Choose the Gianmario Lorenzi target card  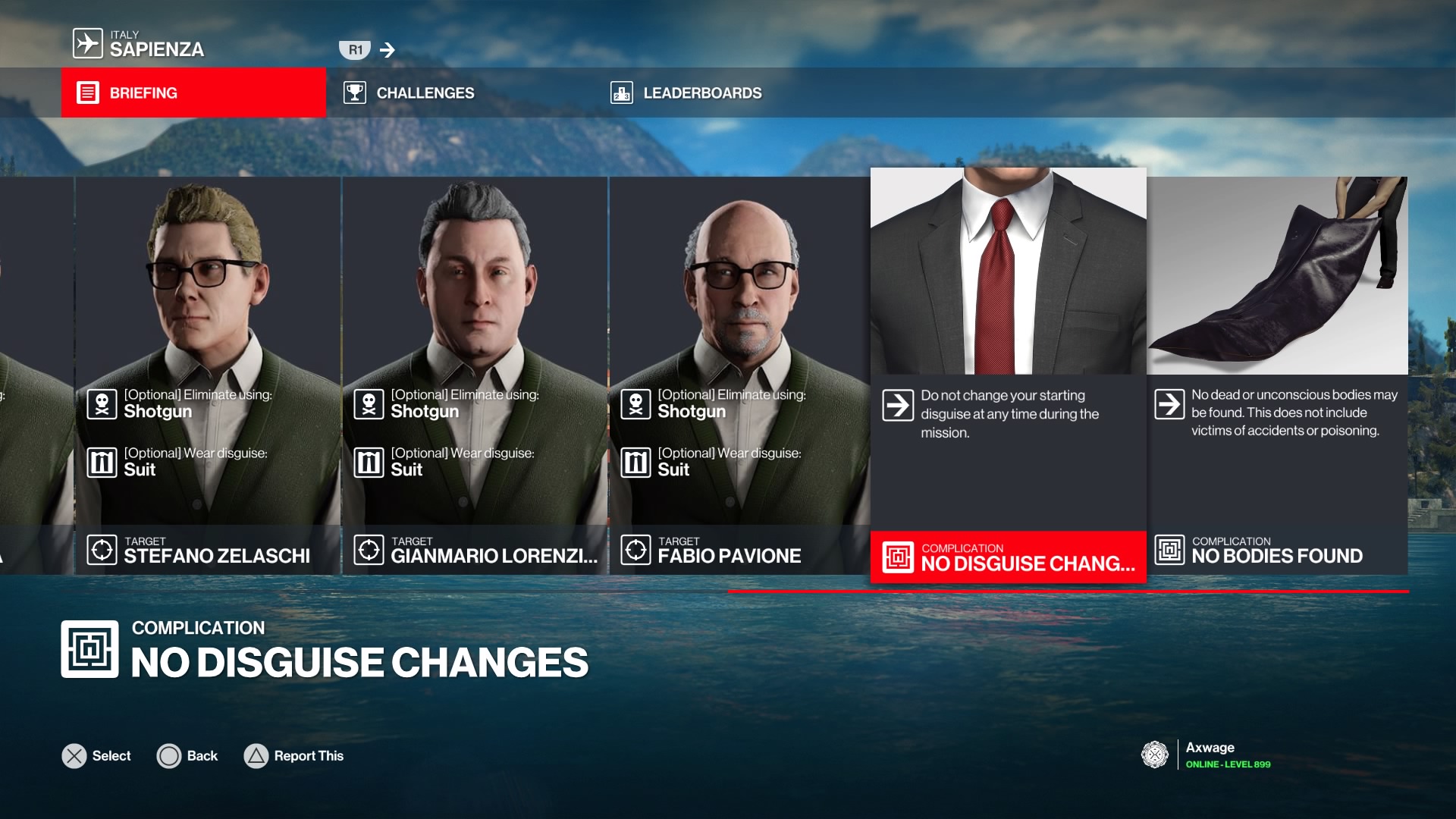[x=475, y=375]
